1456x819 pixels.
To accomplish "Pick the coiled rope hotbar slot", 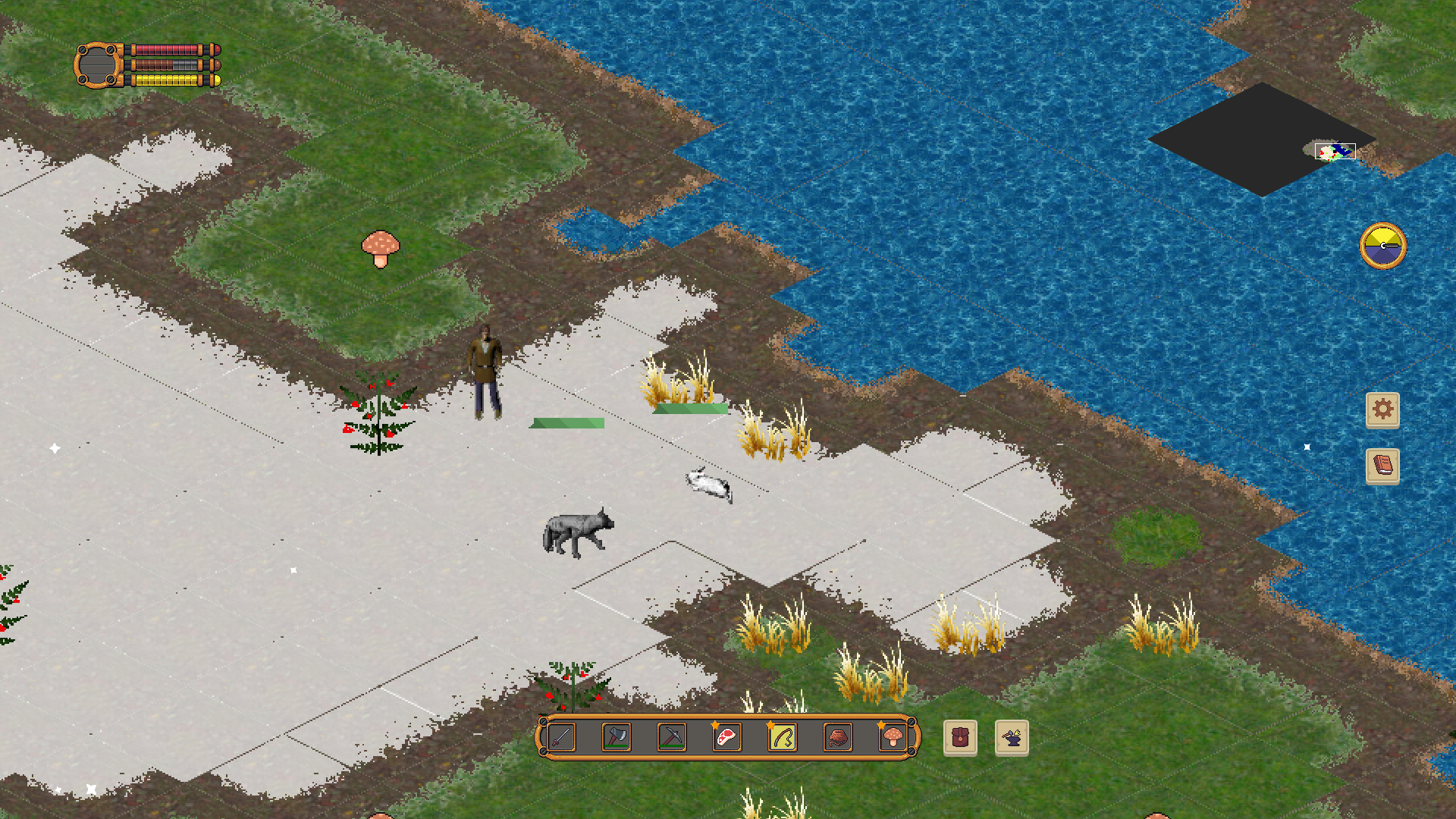I will (x=838, y=737).
